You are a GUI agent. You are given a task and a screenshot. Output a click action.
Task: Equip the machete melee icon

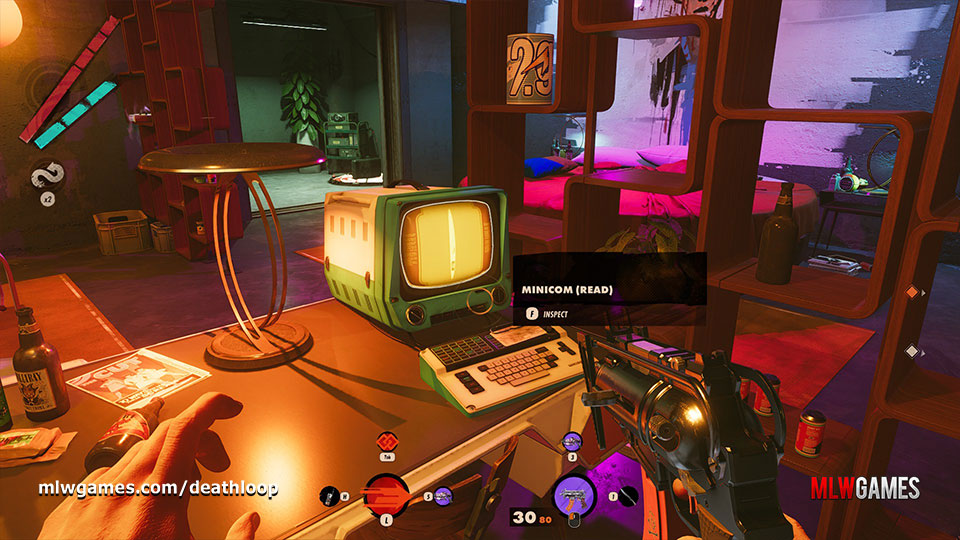click(626, 494)
